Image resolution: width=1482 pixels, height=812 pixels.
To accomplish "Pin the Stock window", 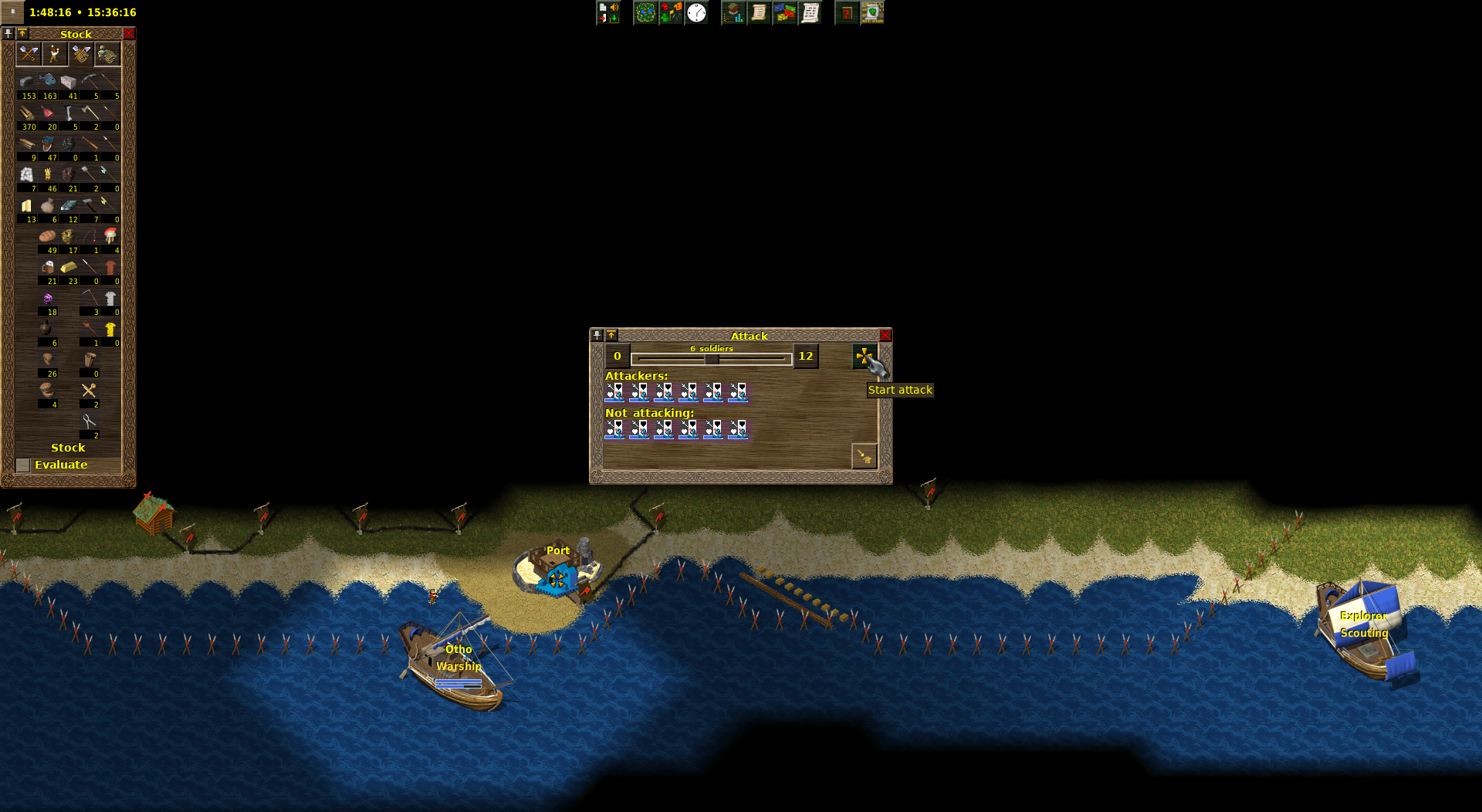I will (x=8, y=34).
